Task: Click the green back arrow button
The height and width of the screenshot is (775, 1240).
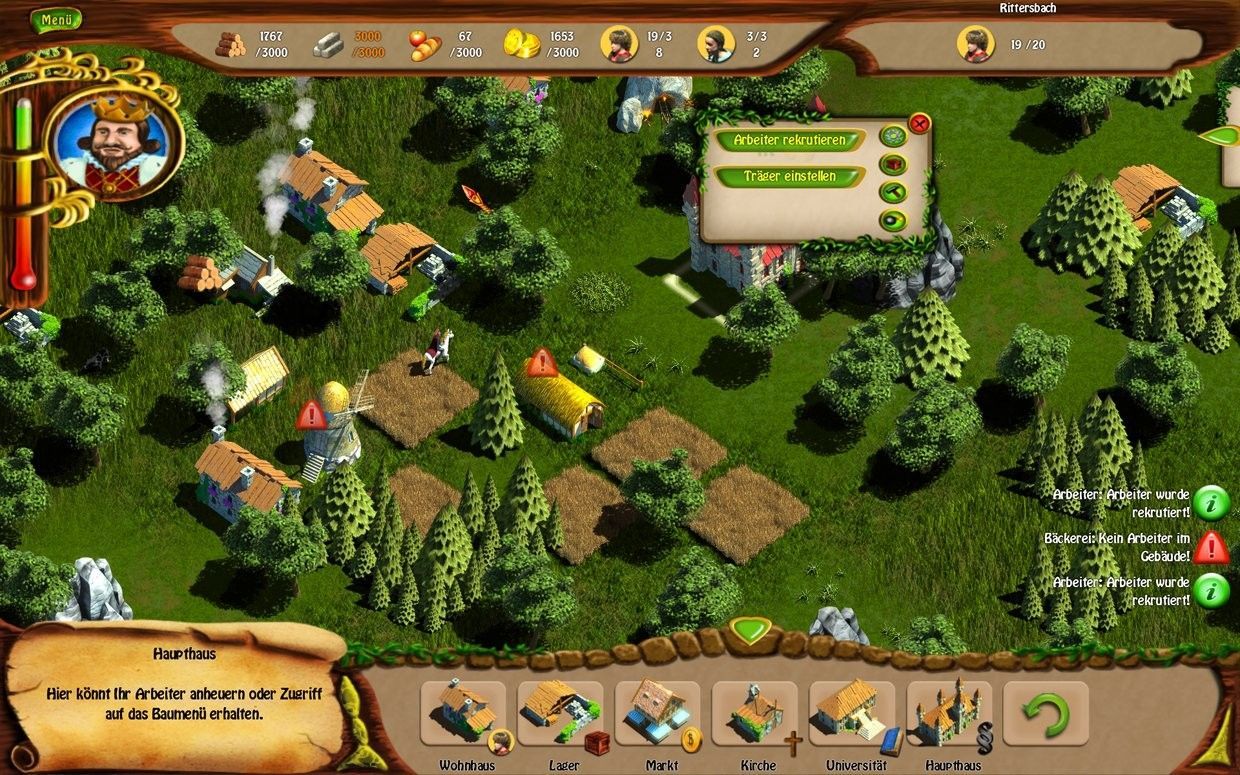Action: click(1045, 713)
